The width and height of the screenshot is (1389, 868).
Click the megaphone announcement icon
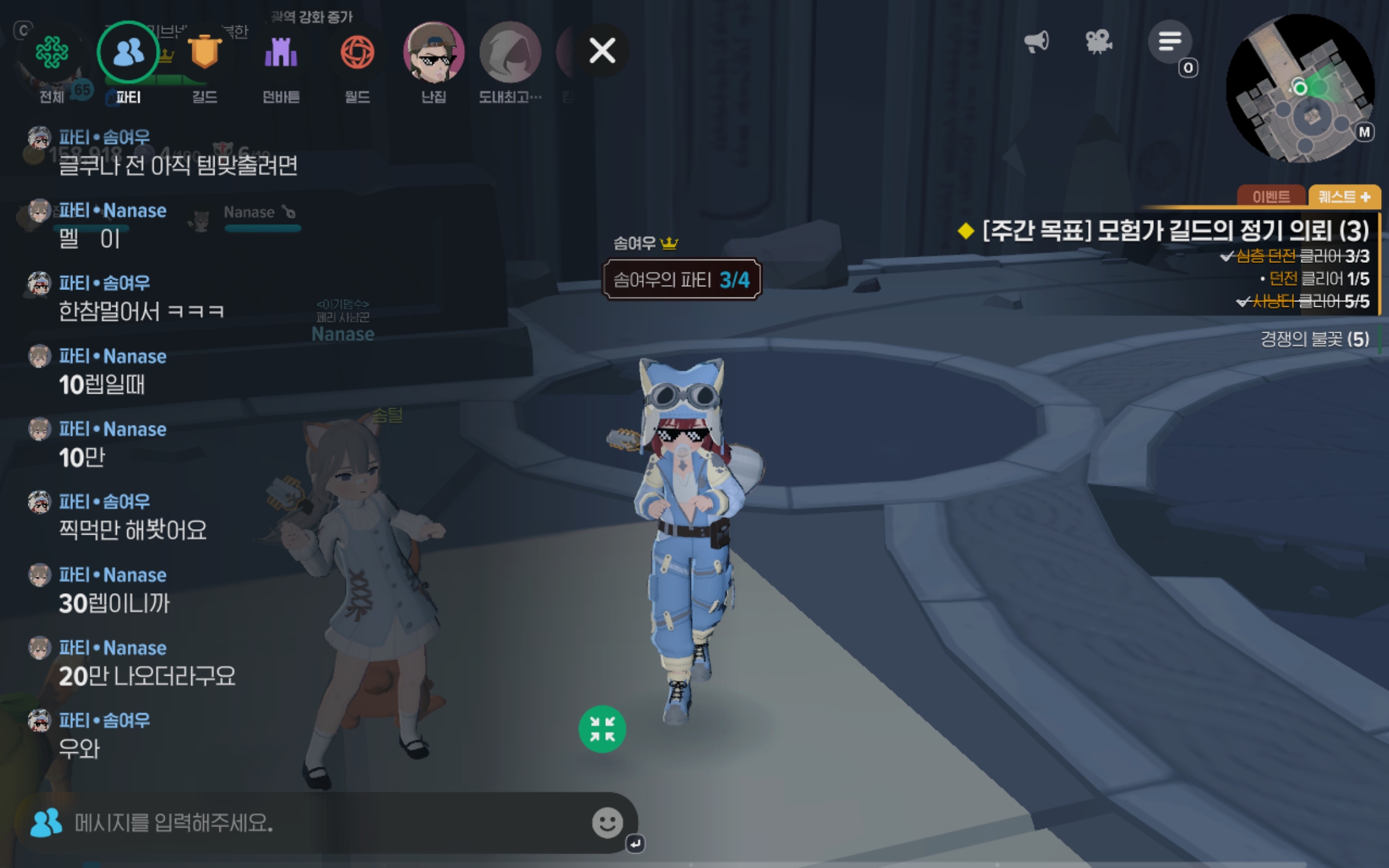[1036, 42]
